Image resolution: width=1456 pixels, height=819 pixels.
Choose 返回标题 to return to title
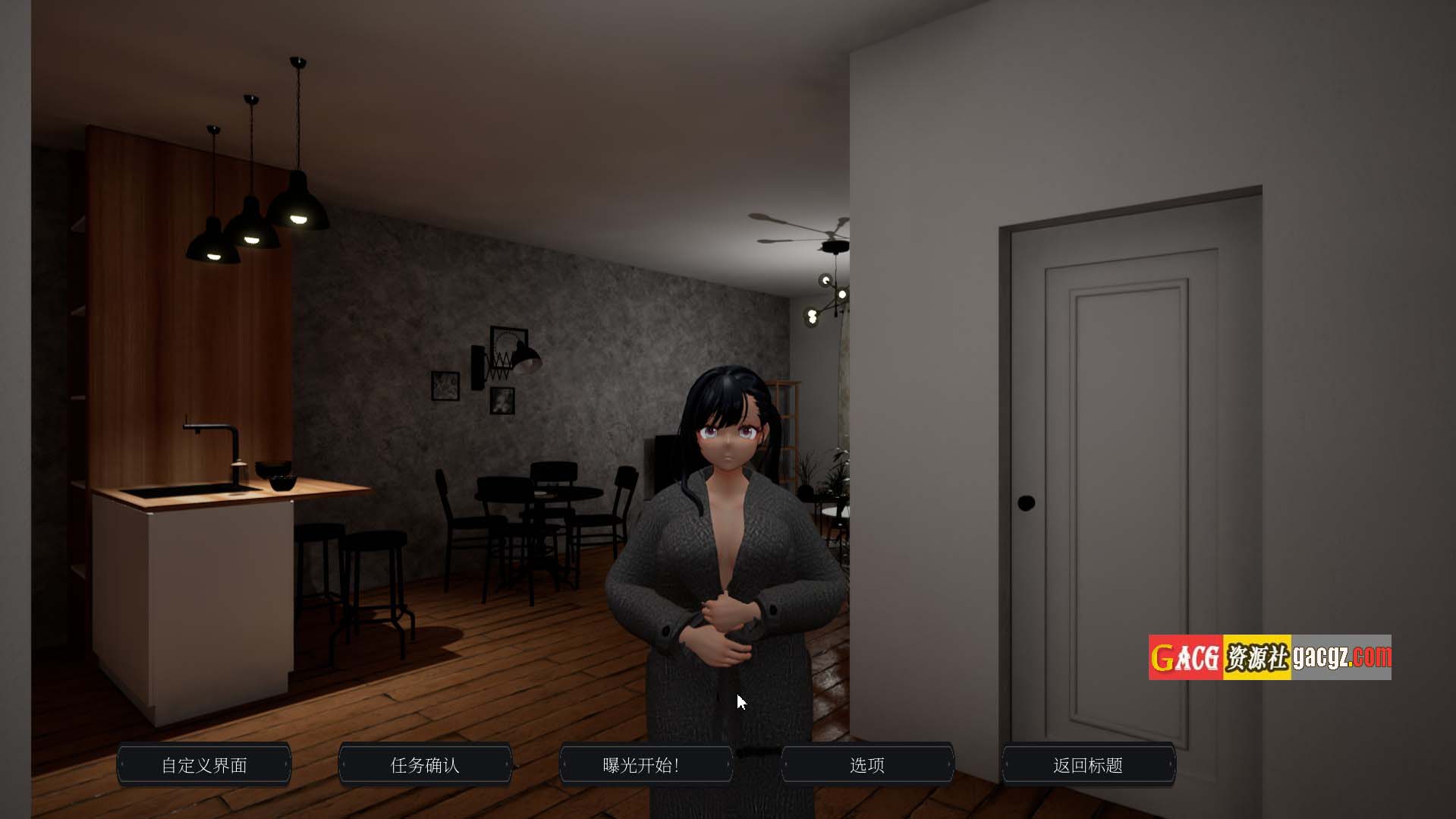[1088, 764]
